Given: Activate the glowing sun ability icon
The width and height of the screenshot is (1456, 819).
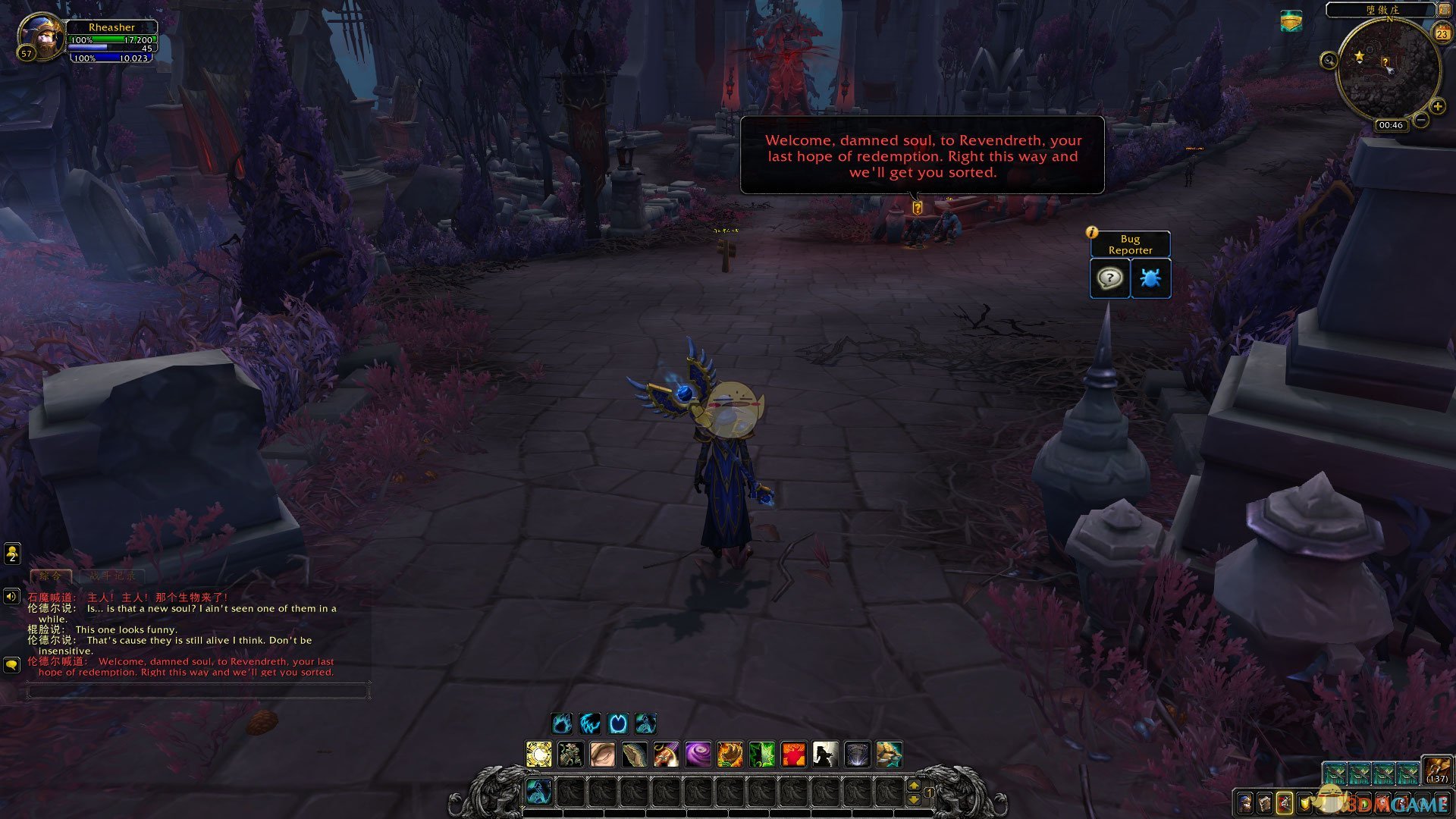Looking at the screenshot, I should 539,755.
